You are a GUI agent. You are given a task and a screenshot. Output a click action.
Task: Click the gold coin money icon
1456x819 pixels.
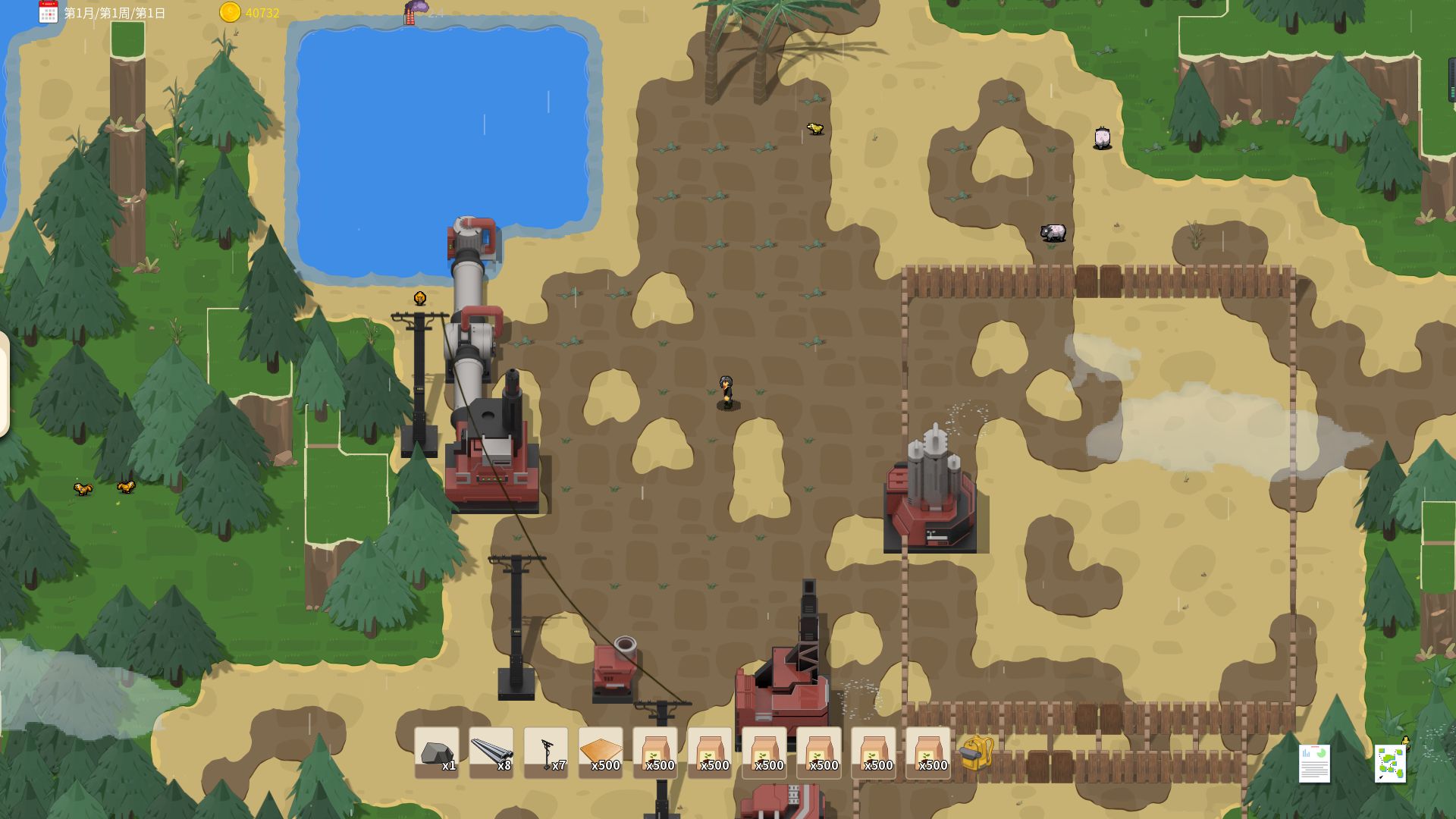coord(230,12)
